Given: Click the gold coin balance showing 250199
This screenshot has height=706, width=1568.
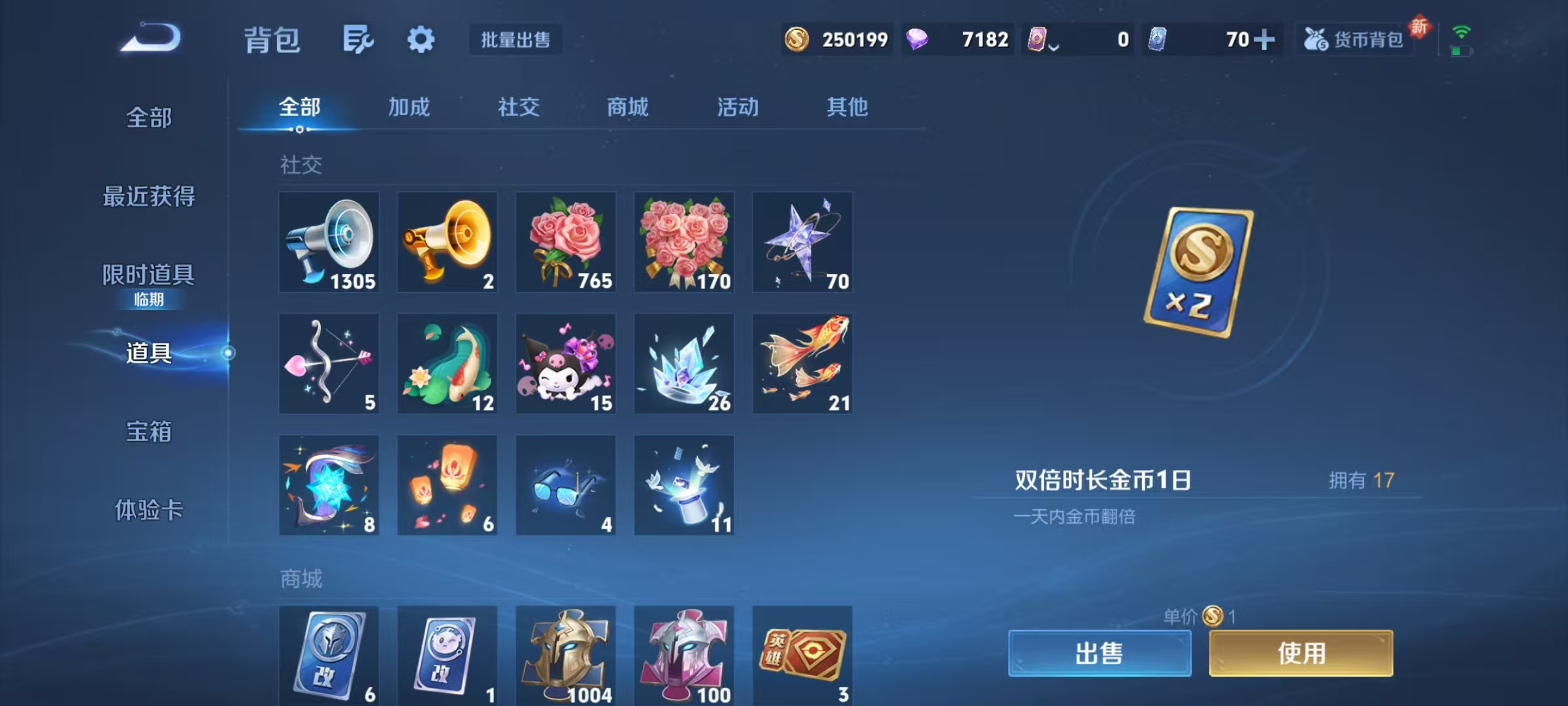Looking at the screenshot, I should pyautogui.click(x=836, y=41).
